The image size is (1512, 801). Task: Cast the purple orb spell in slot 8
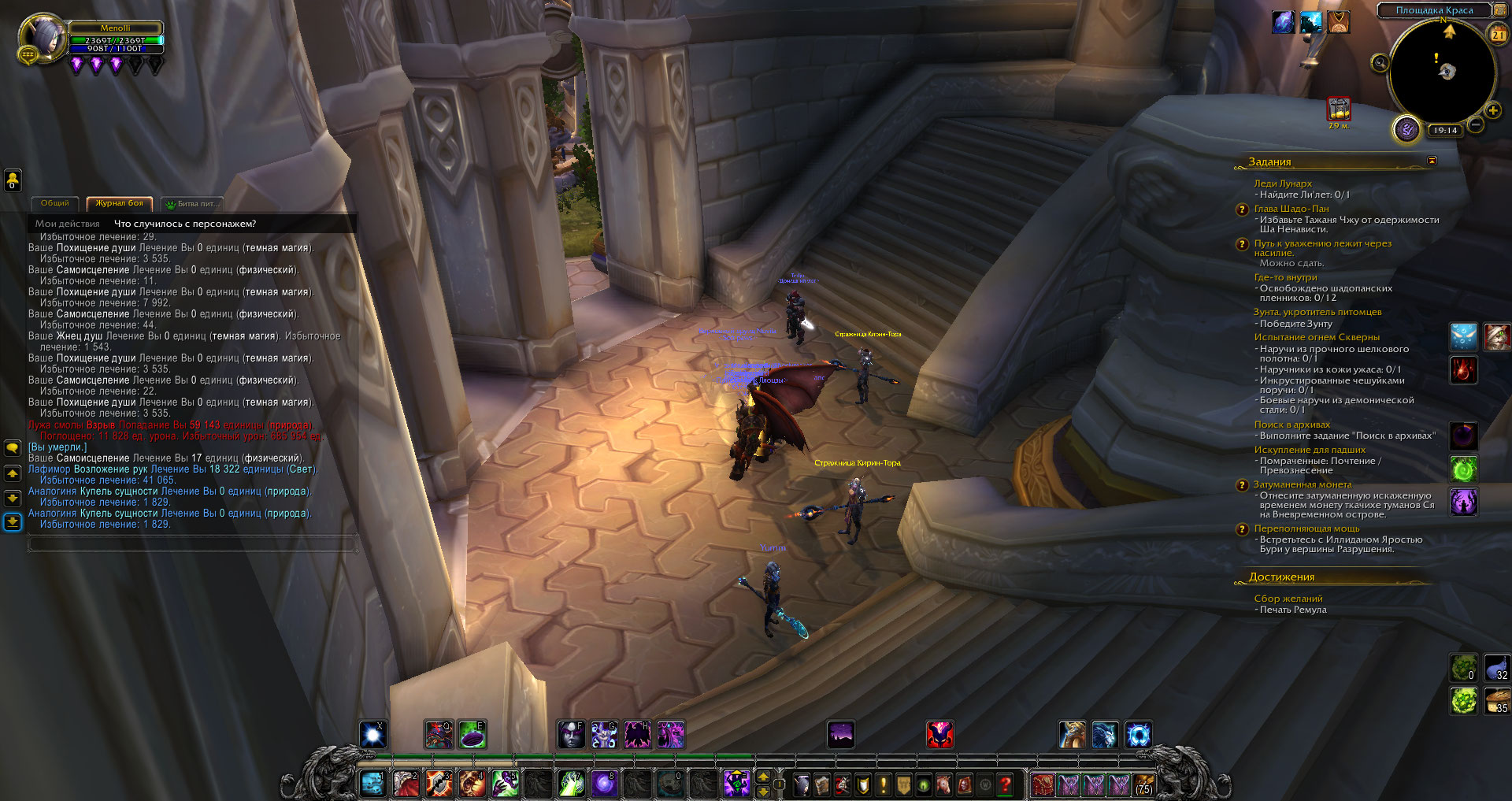coord(604,784)
